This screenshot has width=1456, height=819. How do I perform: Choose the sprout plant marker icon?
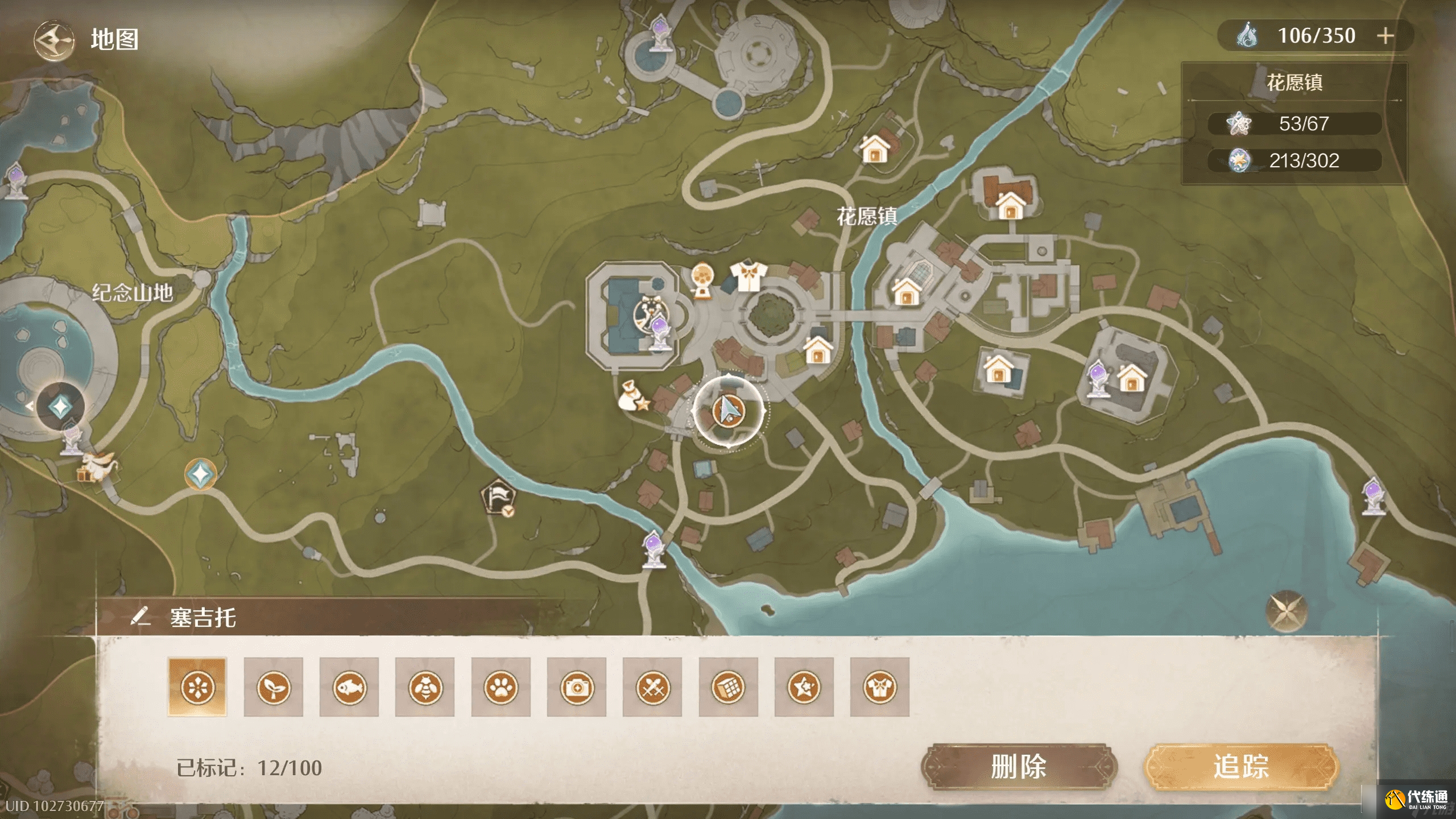pos(273,687)
